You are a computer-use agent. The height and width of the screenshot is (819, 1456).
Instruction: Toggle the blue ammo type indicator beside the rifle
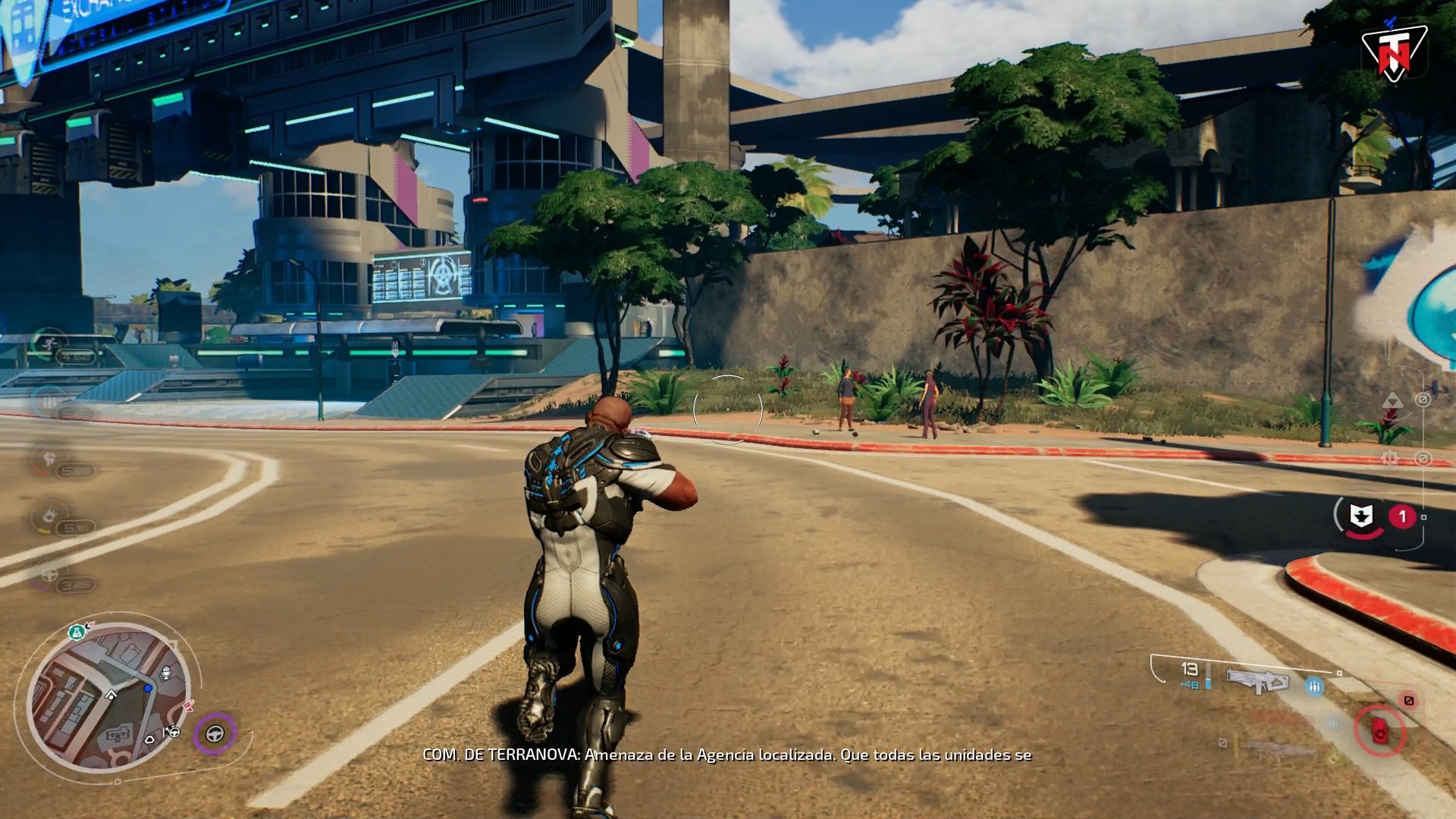tap(1315, 686)
